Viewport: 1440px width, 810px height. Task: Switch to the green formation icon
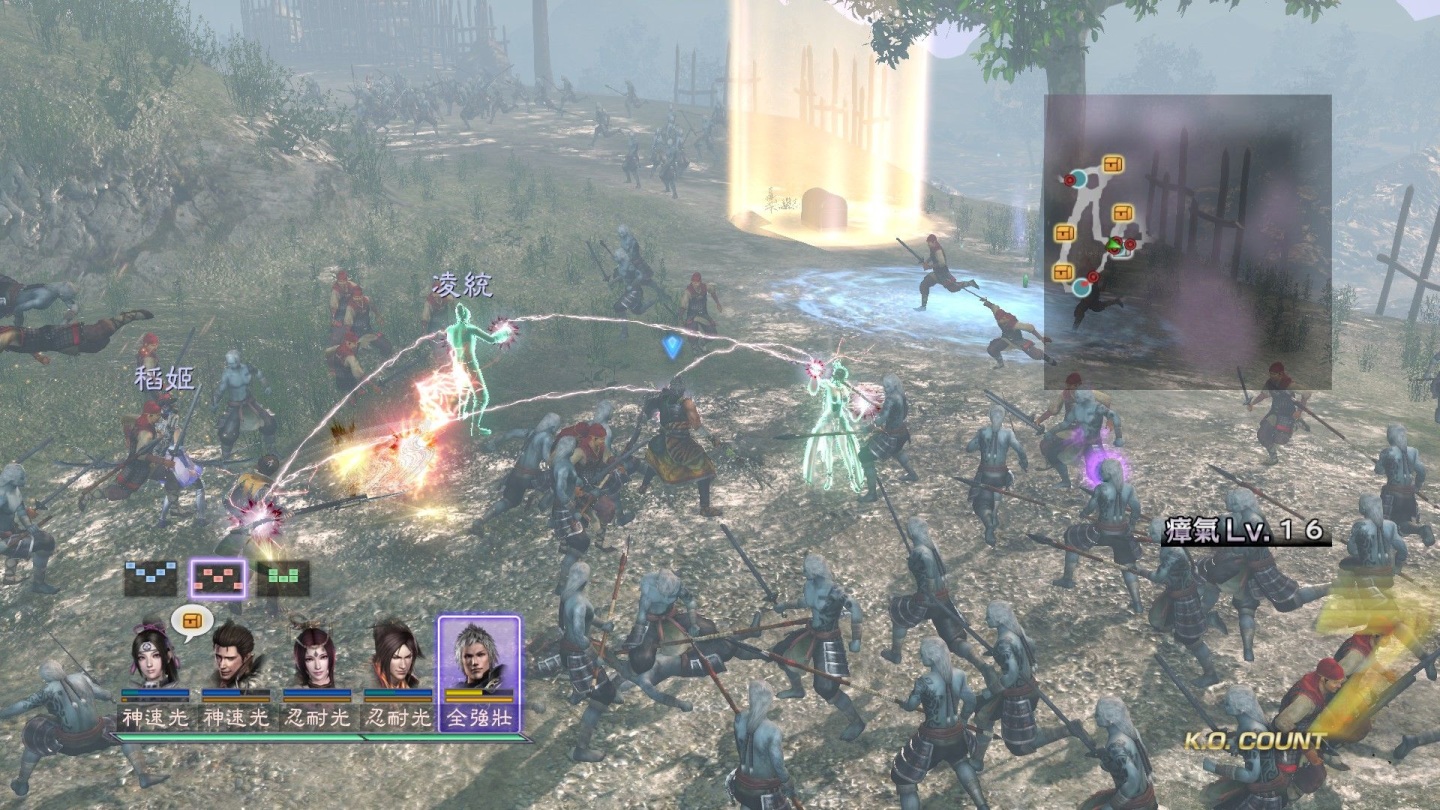tap(283, 578)
